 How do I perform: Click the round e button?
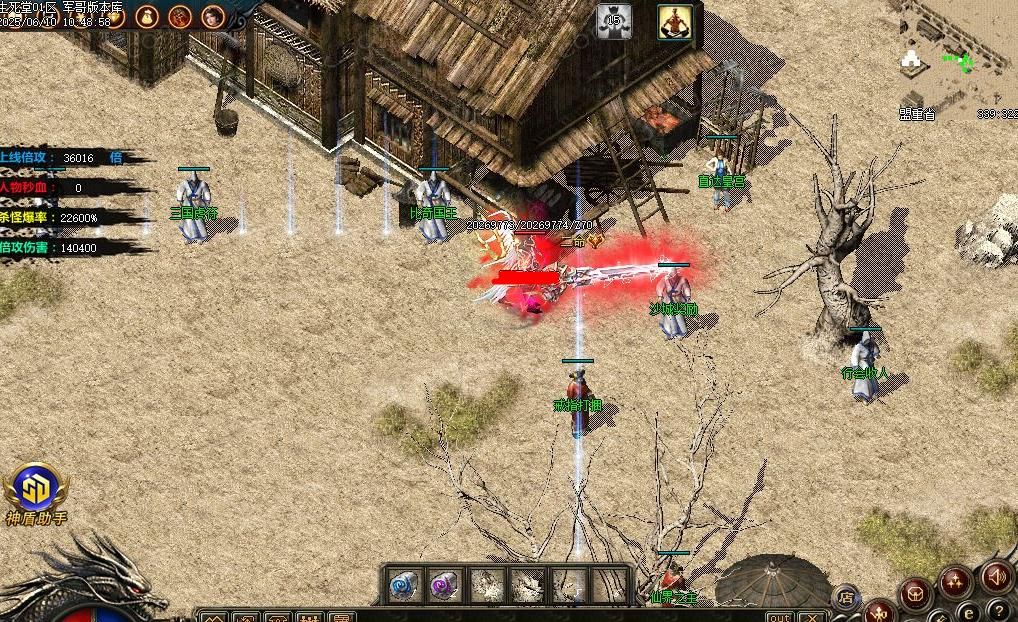pos(967,612)
